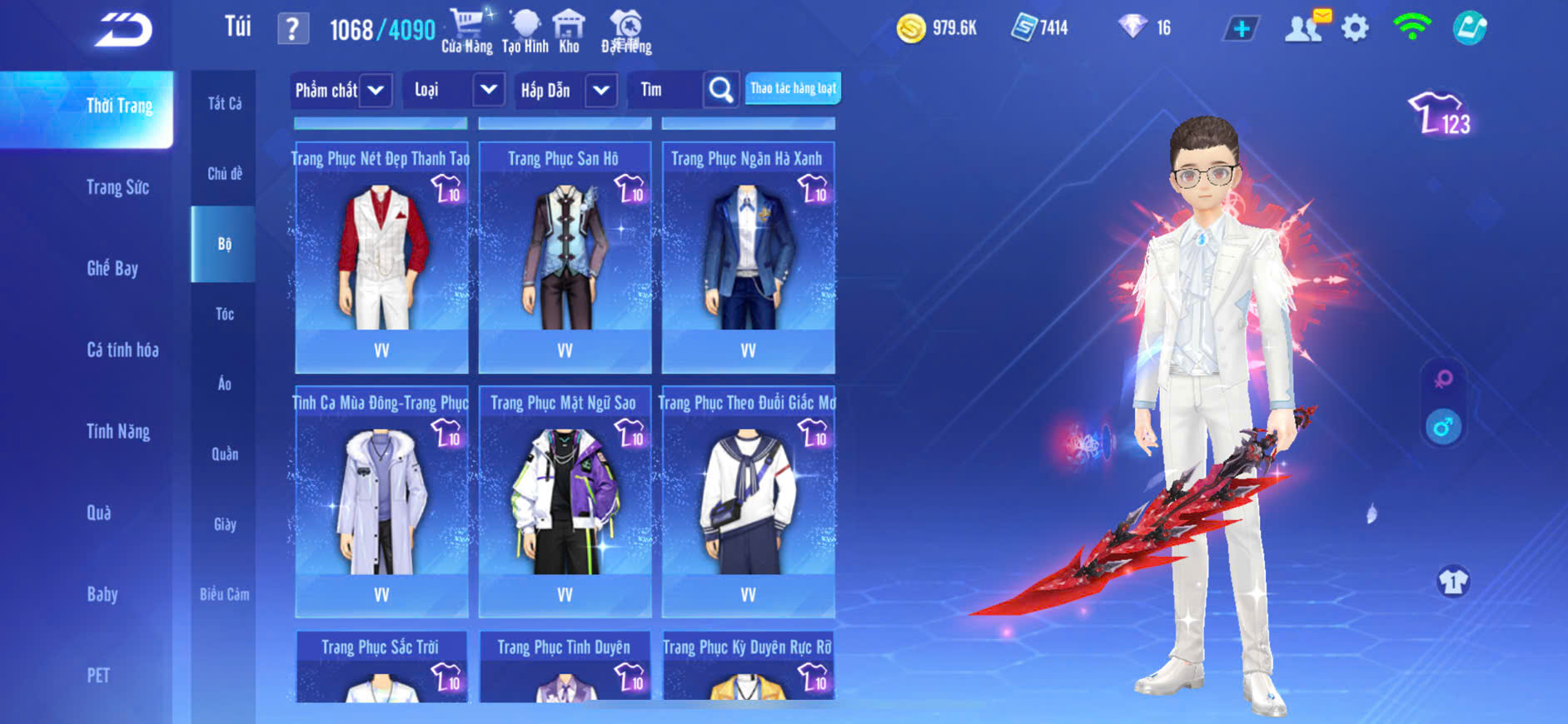Select Trang Phục San Hô outfit

point(565,258)
